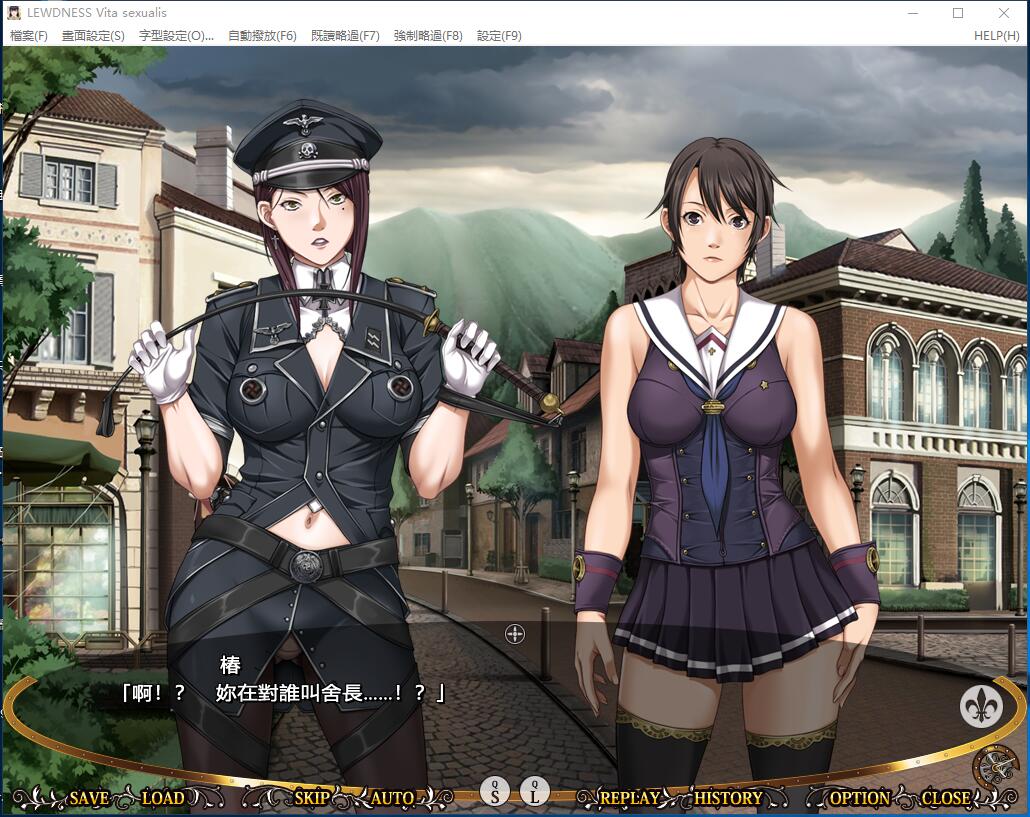Image resolution: width=1030 pixels, height=817 pixels.
Task: Click the SAVE button
Action: (x=89, y=798)
